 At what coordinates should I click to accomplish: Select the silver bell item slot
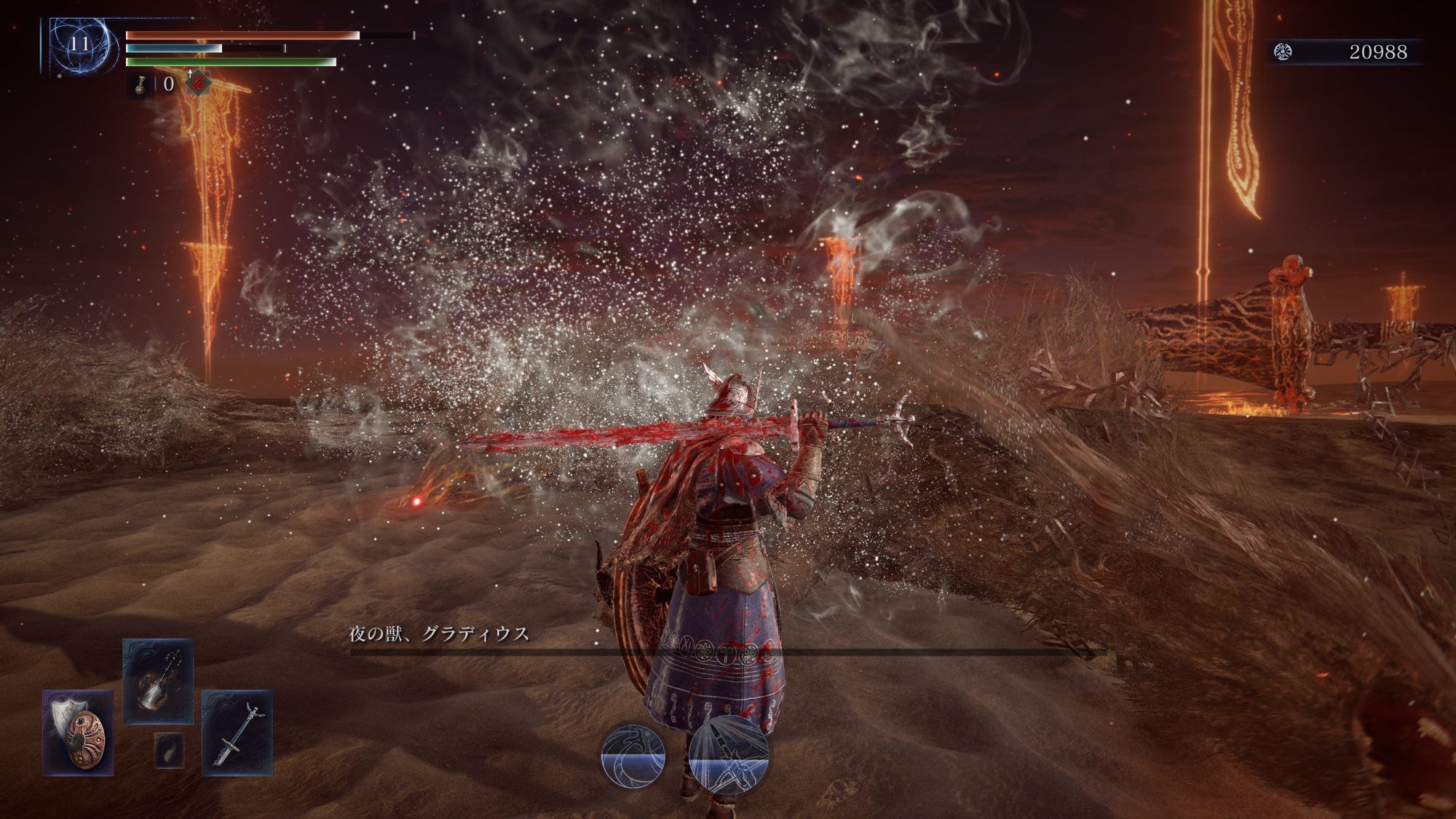point(158,681)
